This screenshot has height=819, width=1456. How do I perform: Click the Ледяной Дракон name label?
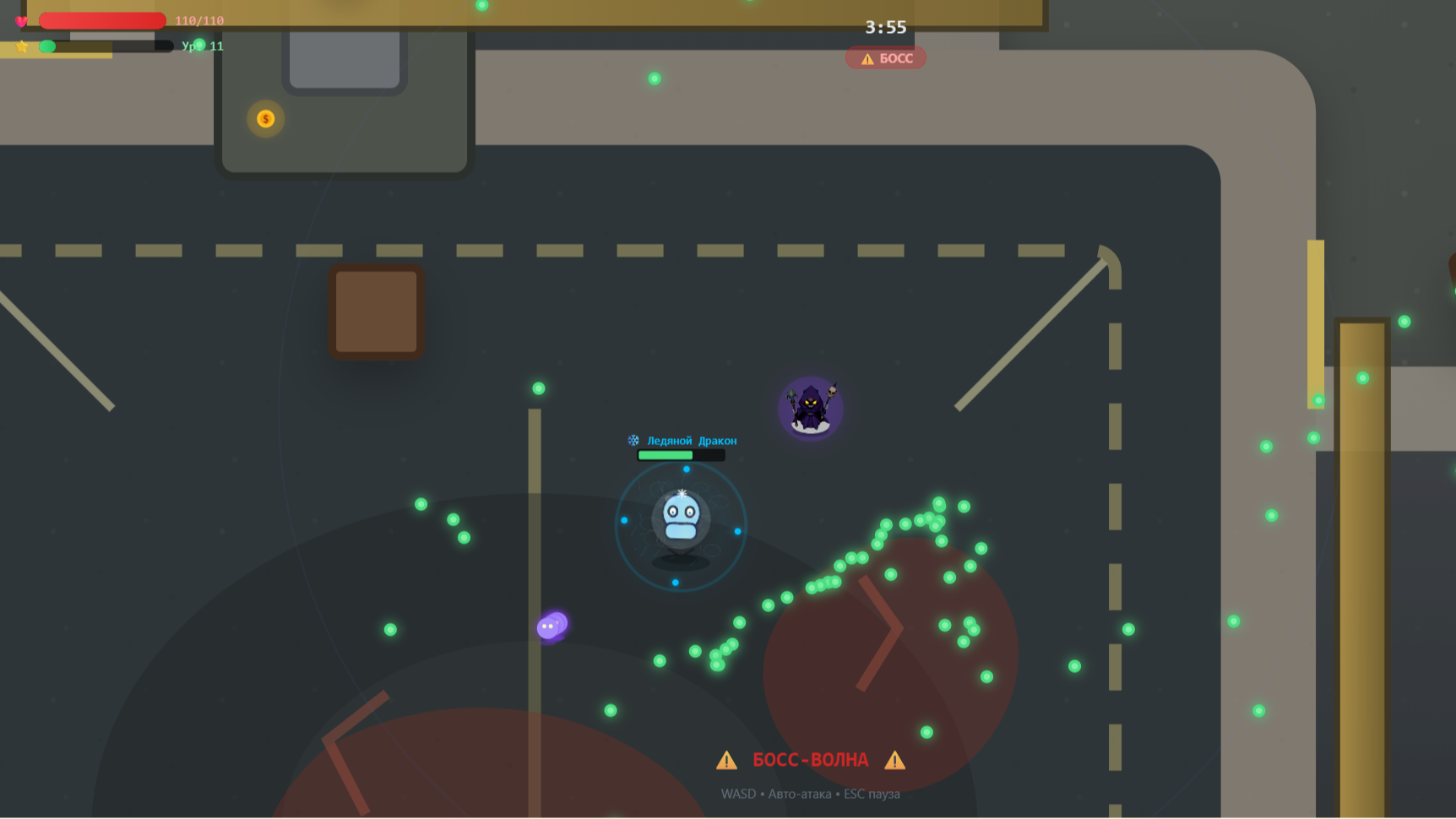point(692,440)
